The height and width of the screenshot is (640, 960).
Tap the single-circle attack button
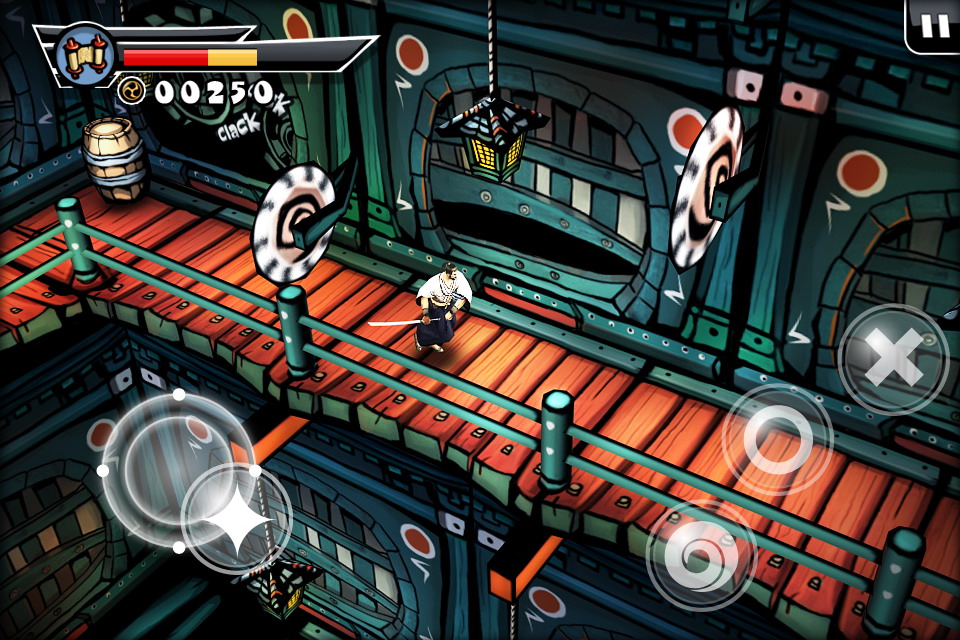tap(777, 438)
